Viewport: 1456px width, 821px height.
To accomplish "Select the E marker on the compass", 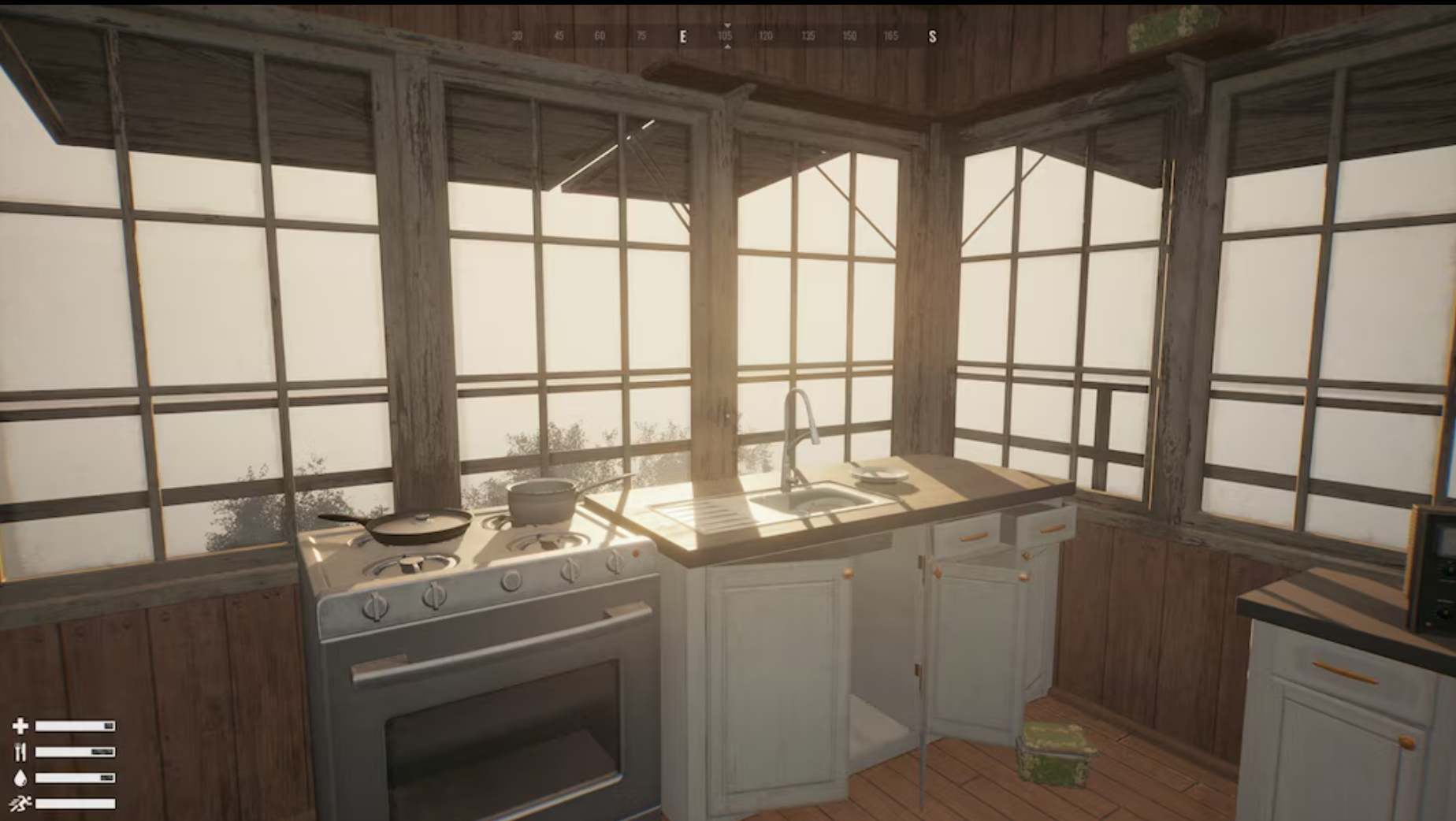I will [x=682, y=35].
